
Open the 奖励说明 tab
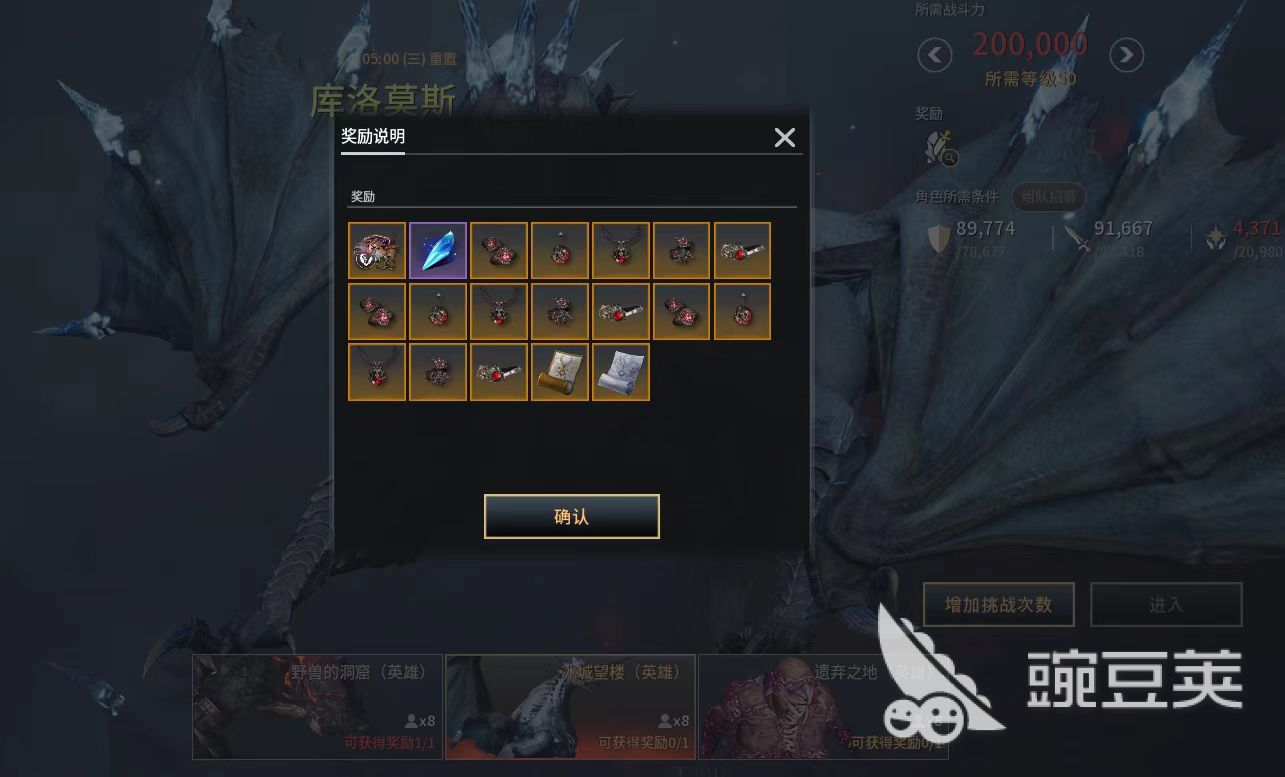[373, 137]
